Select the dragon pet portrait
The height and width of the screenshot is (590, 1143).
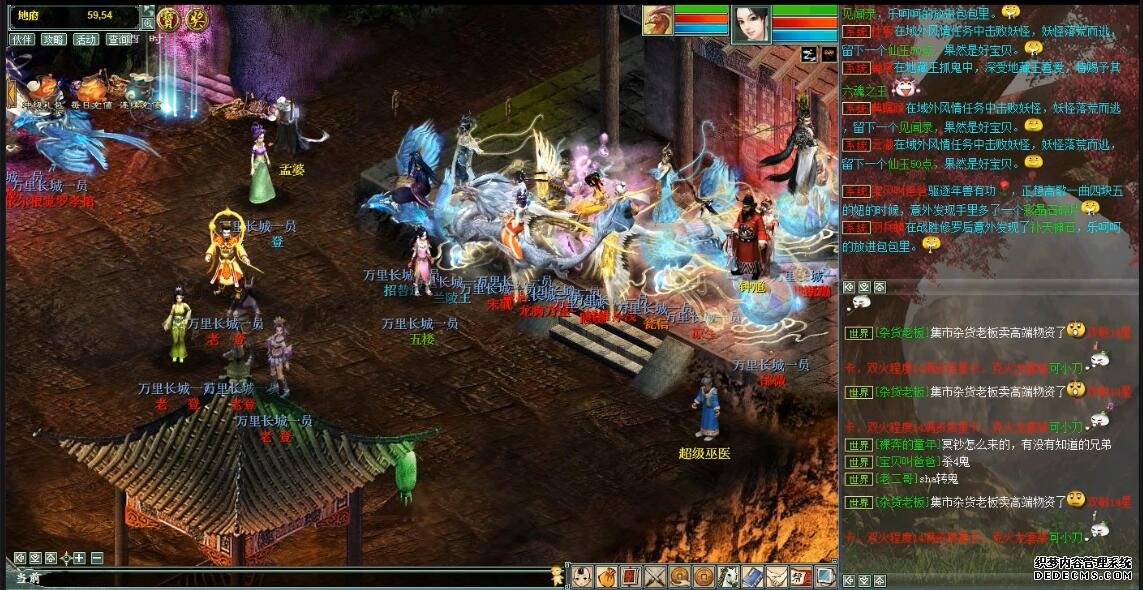(x=656, y=21)
